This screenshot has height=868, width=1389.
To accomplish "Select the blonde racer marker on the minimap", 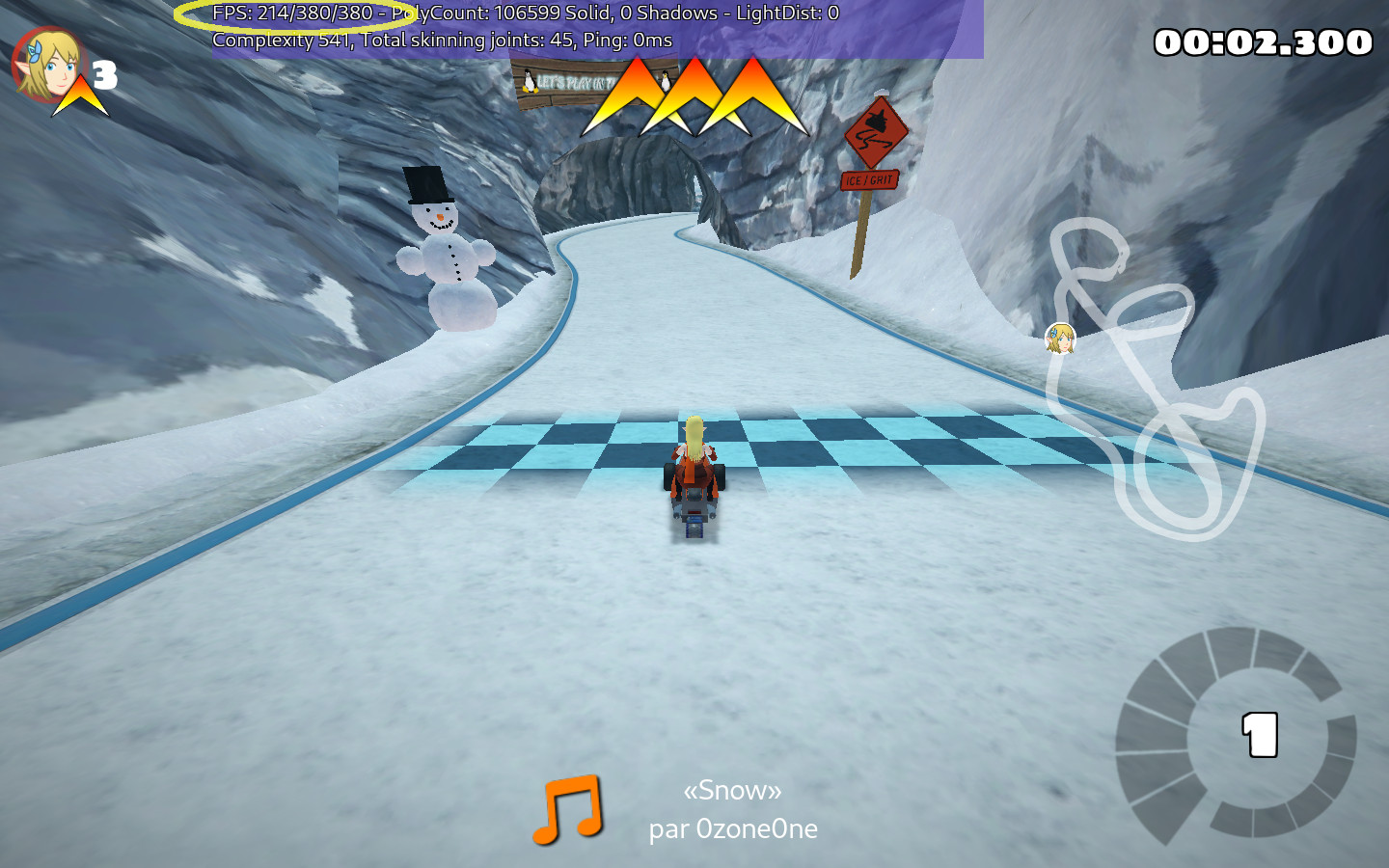I will pyautogui.click(x=1060, y=338).
